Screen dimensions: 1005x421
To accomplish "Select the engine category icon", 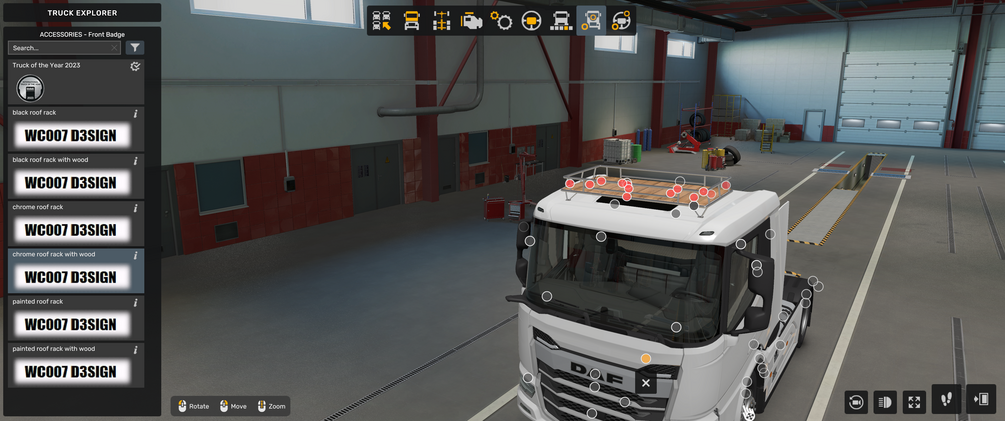I will [471, 21].
